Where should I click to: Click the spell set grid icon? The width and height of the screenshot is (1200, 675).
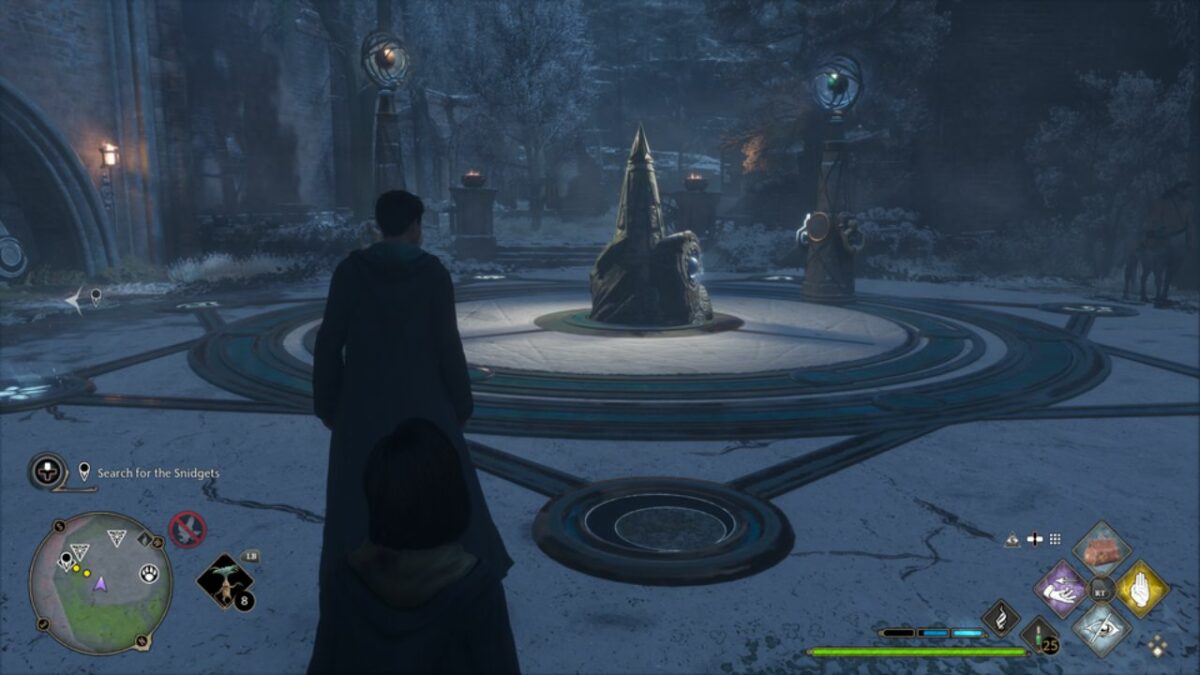pos(1055,539)
